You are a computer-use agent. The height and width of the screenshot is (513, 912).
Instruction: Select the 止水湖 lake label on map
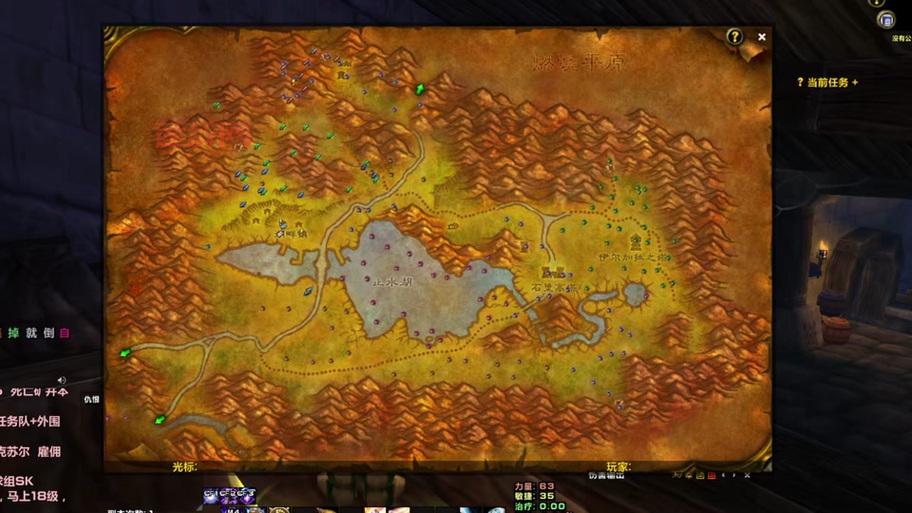pos(393,282)
